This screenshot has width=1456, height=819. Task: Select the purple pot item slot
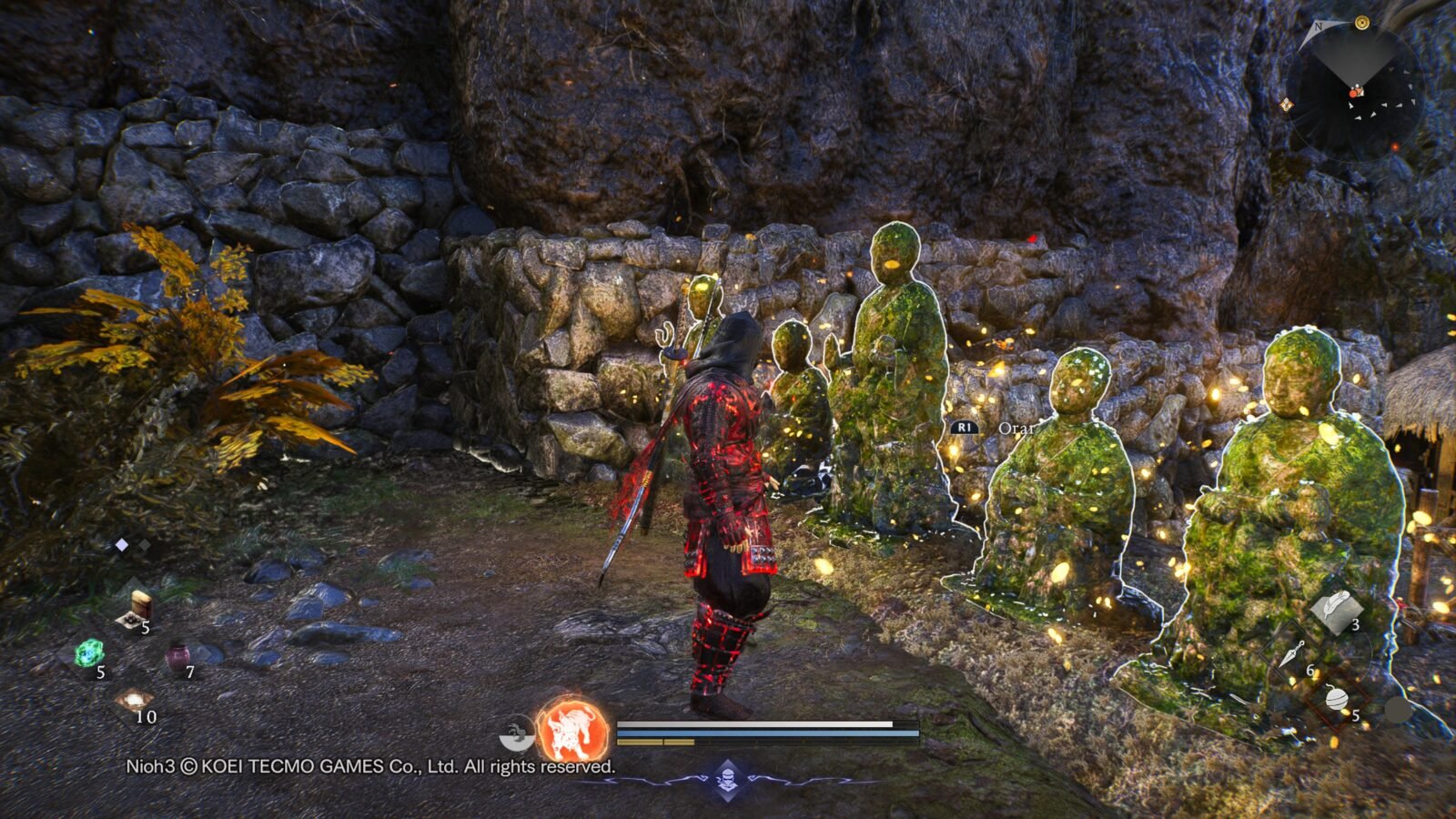tap(177, 657)
